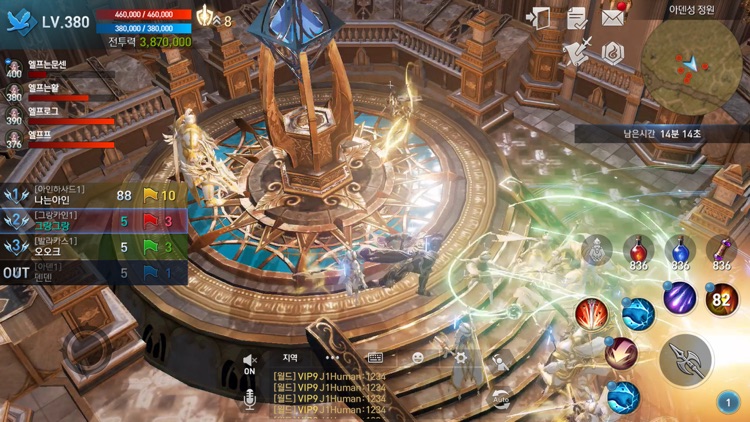
Task: Switch skill page with the 1 button
Action: (727, 402)
